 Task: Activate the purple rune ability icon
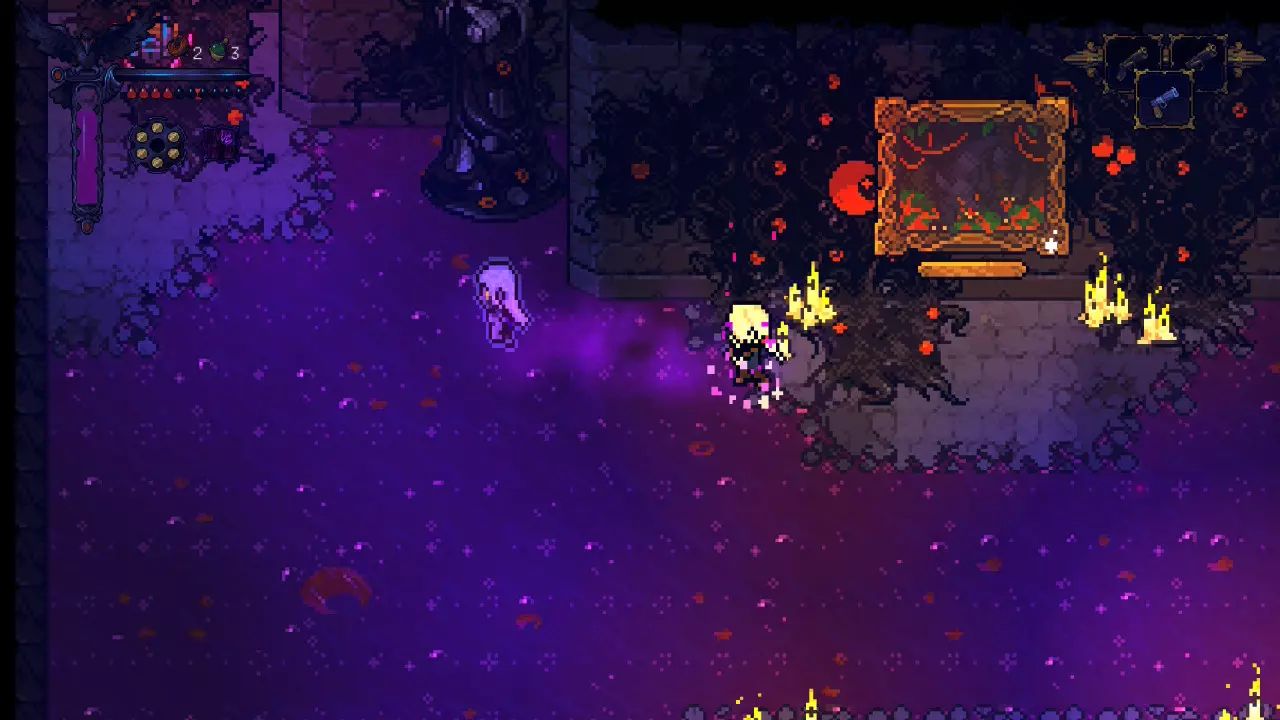pos(221,145)
